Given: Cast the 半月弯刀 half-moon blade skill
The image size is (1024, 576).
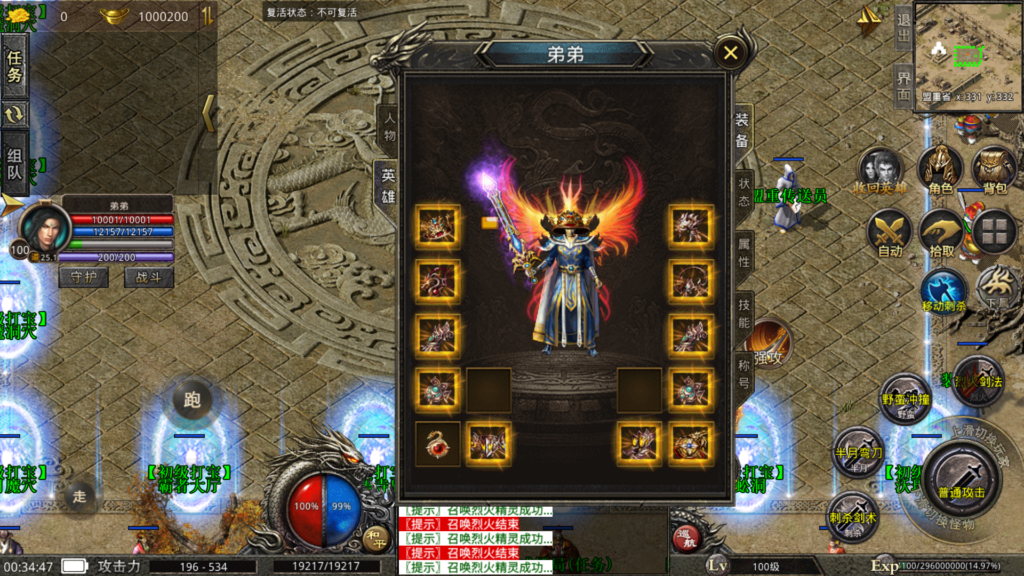Looking at the screenshot, I should [857, 450].
